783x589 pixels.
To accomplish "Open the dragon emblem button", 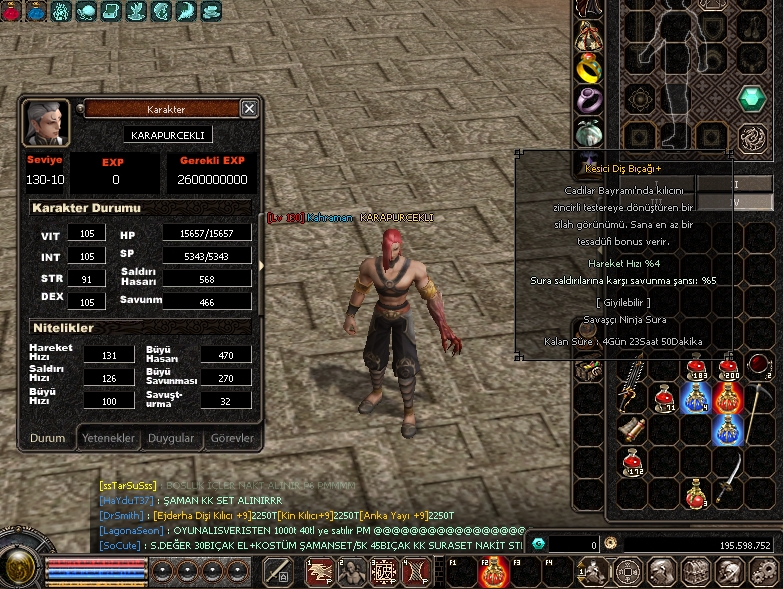I will [x=752, y=137].
